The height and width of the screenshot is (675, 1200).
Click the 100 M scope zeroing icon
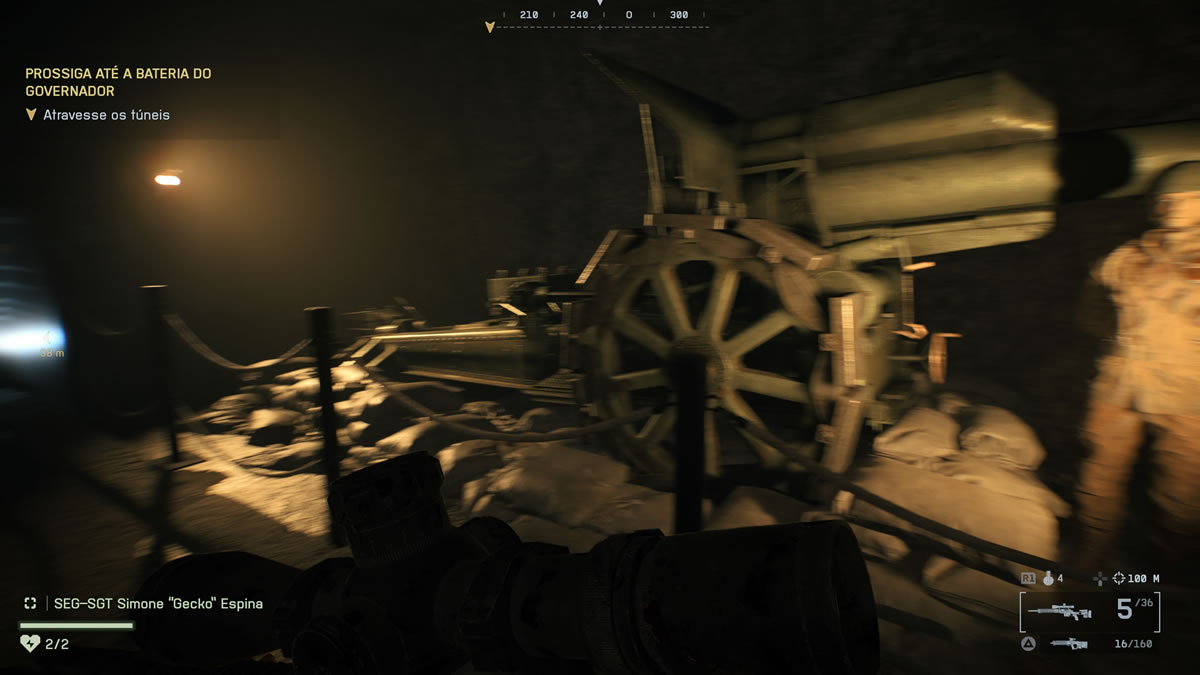tap(1117, 578)
